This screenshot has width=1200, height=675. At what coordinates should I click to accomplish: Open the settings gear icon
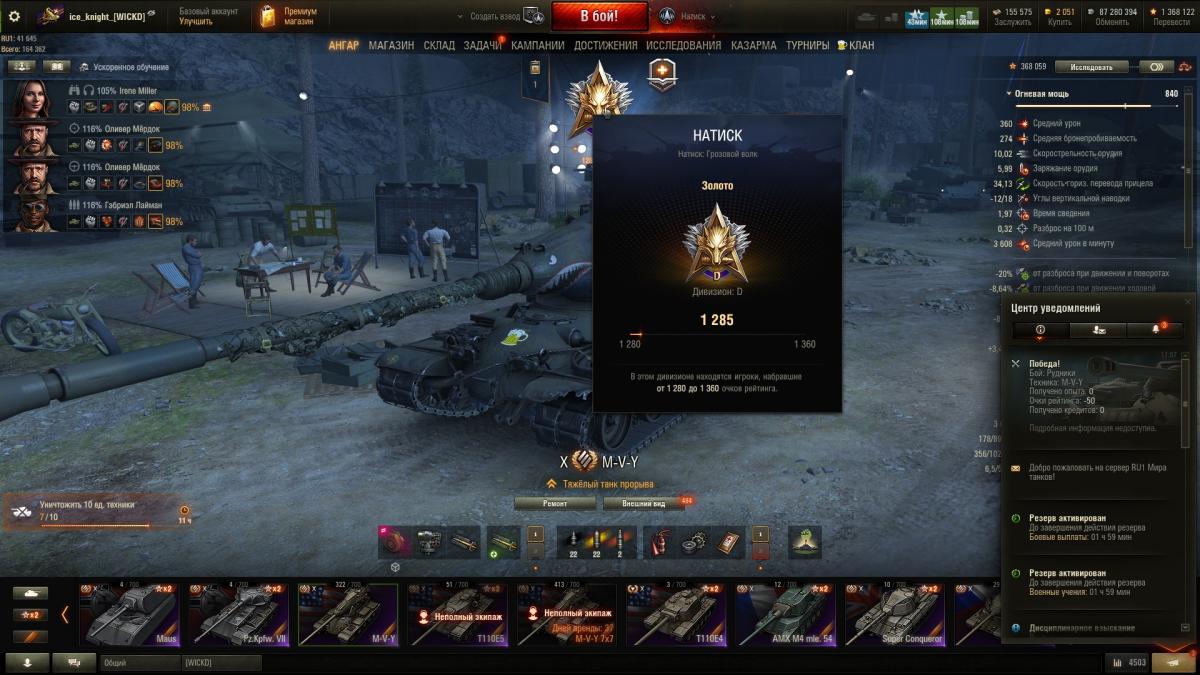pos(14,16)
